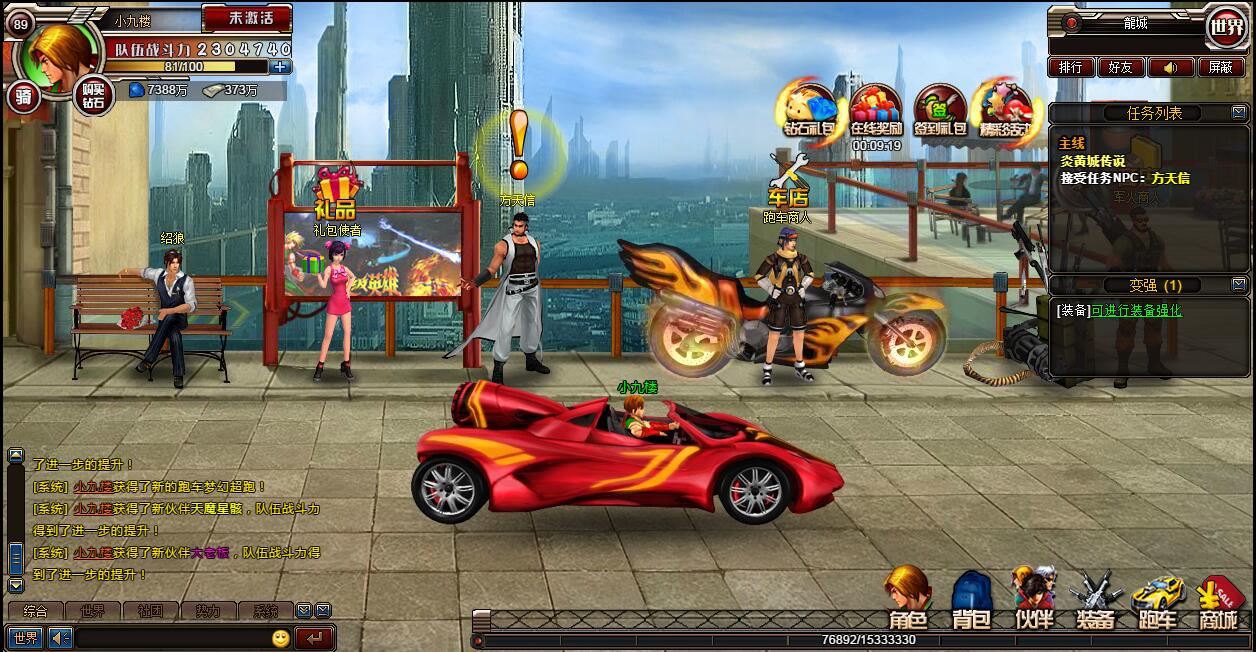The width and height of the screenshot is (1256, 652).
Task: Click the 购买钻石 buy diamonds button
Action: point(93,96)
